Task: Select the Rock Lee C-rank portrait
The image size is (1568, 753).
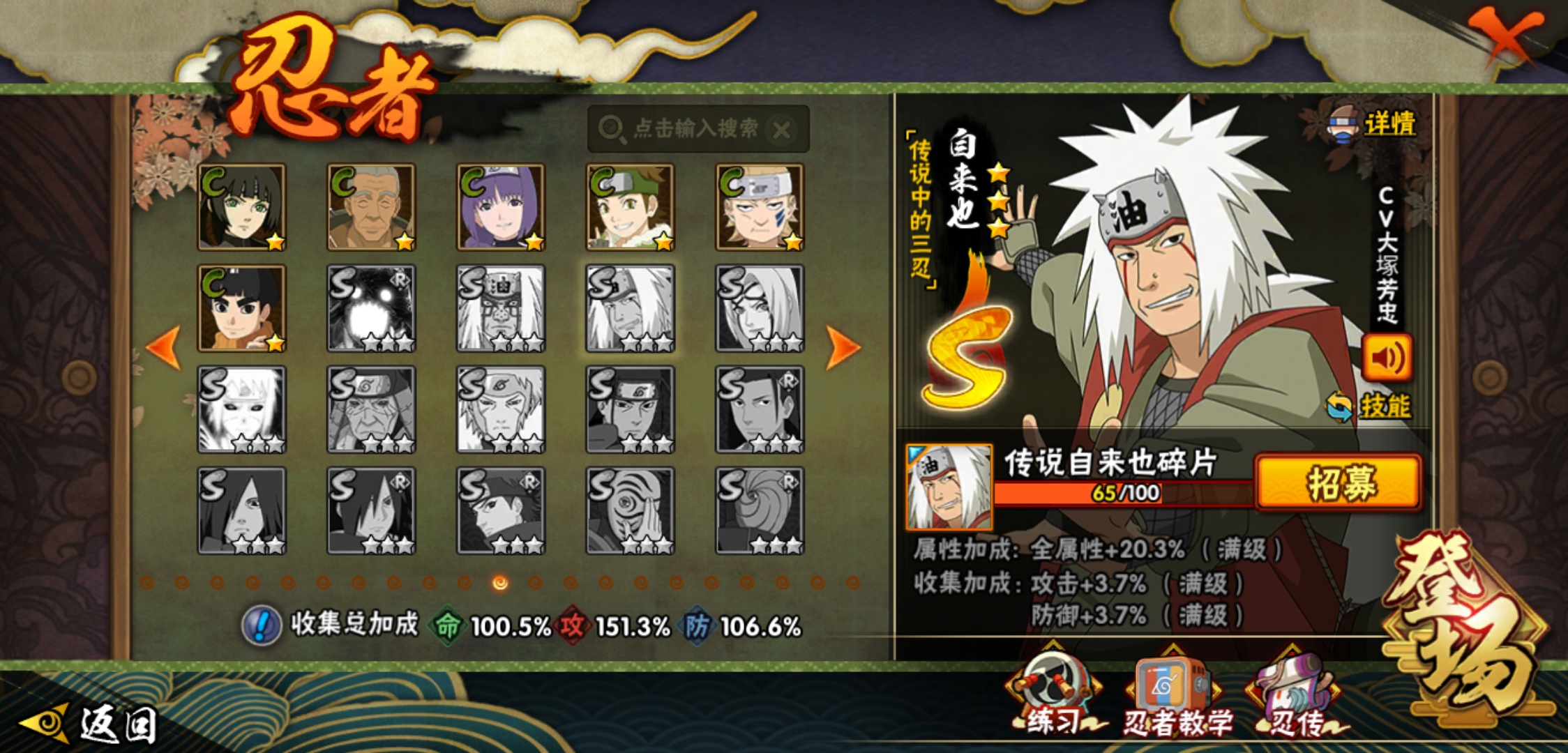Action: 241,308
